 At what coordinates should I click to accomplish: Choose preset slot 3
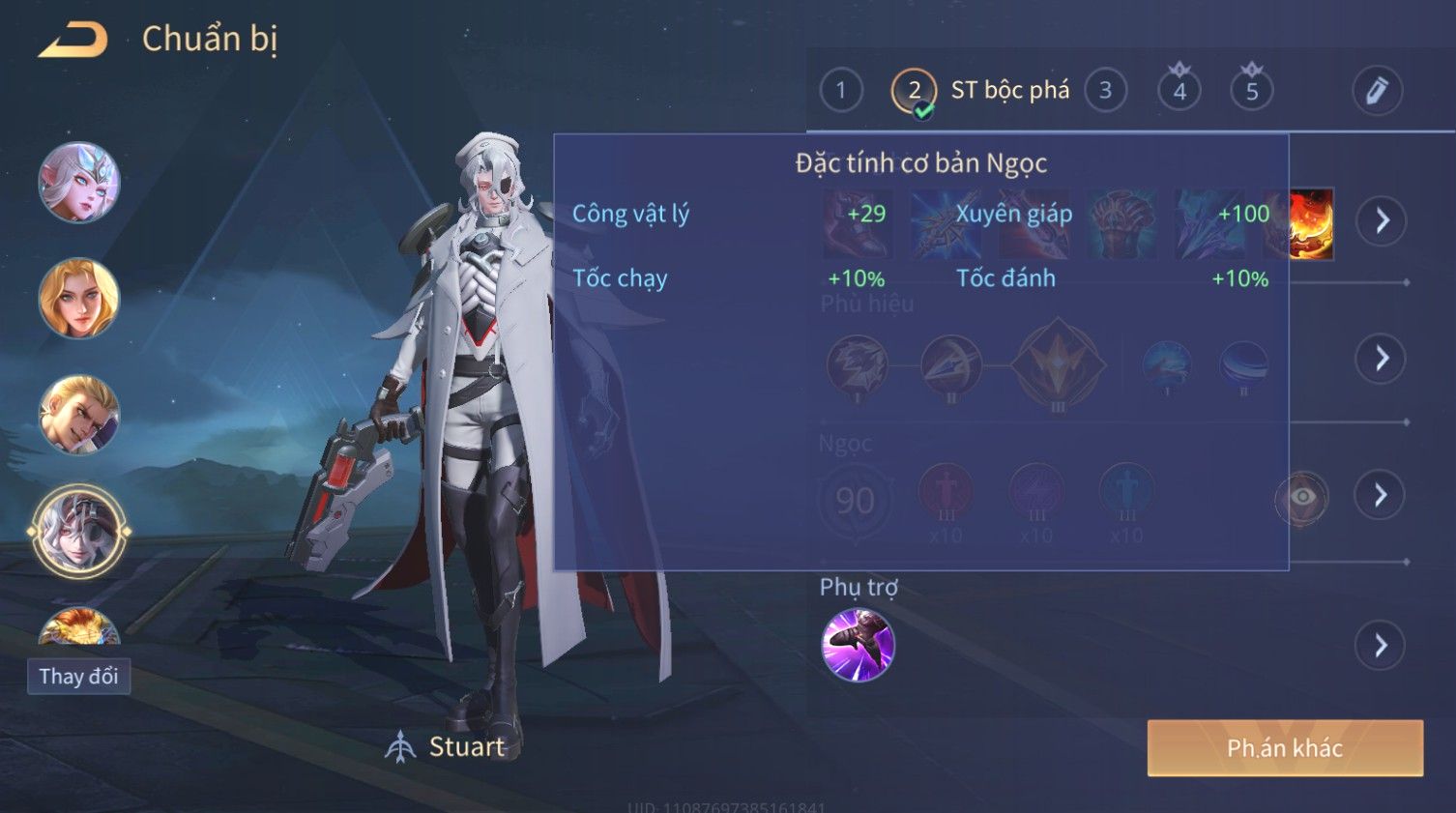tap(1105, 91)
